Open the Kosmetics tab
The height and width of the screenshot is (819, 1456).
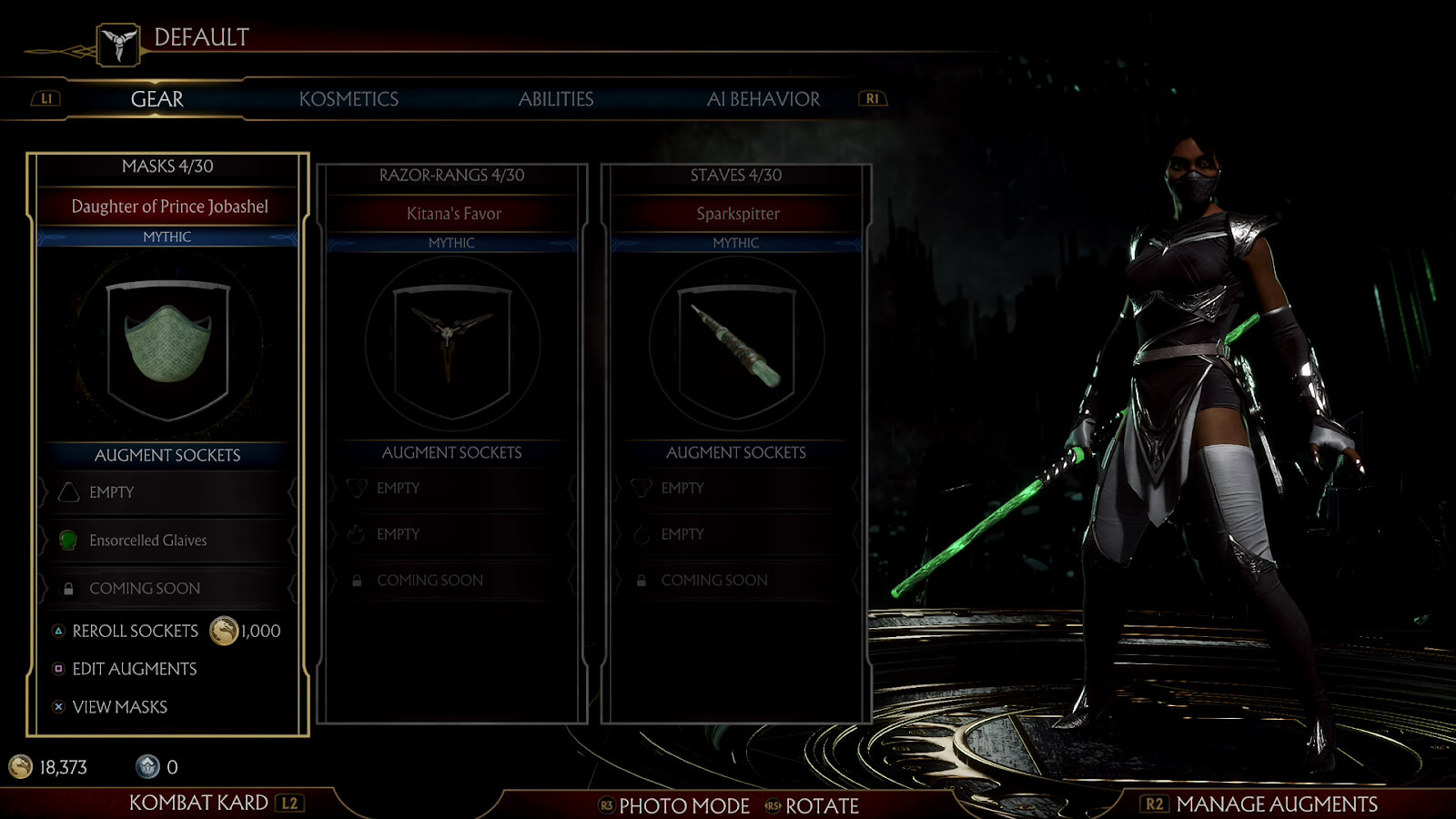click(349, 99)
